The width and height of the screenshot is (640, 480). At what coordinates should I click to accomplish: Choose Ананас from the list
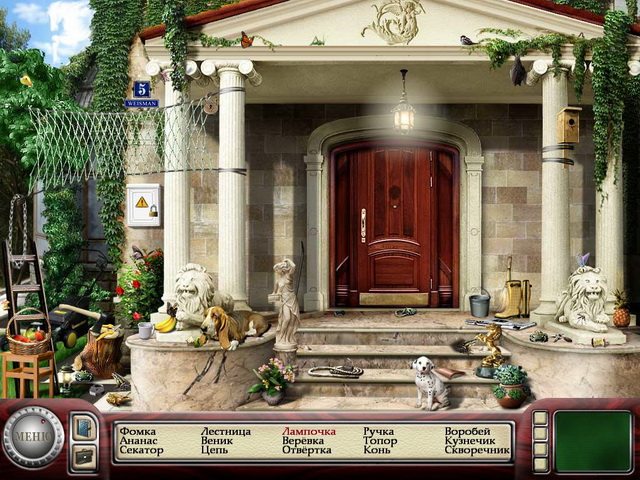click(137, 441)
